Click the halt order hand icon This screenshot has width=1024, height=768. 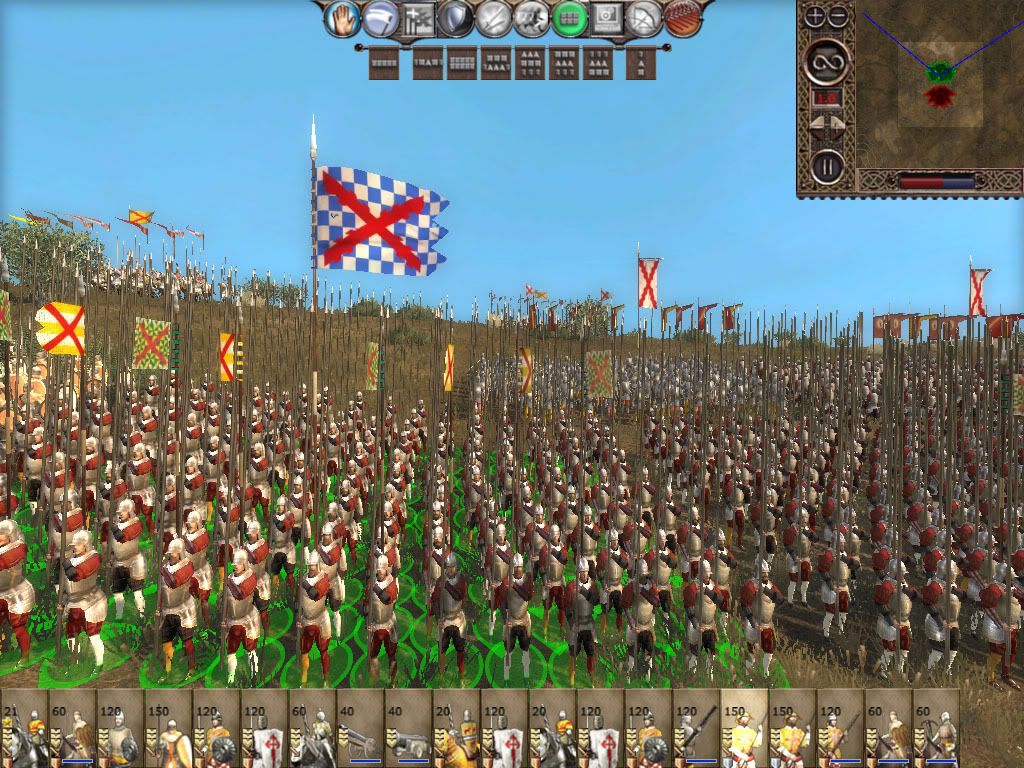342,17
